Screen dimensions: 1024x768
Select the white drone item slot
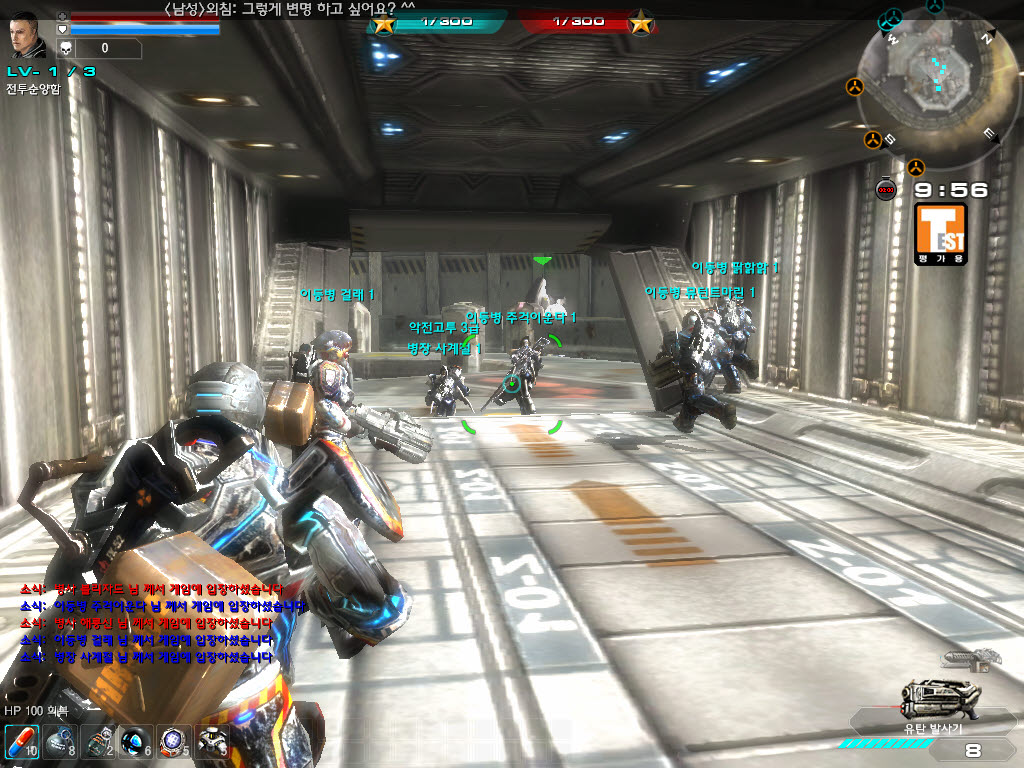pos(212,743)
